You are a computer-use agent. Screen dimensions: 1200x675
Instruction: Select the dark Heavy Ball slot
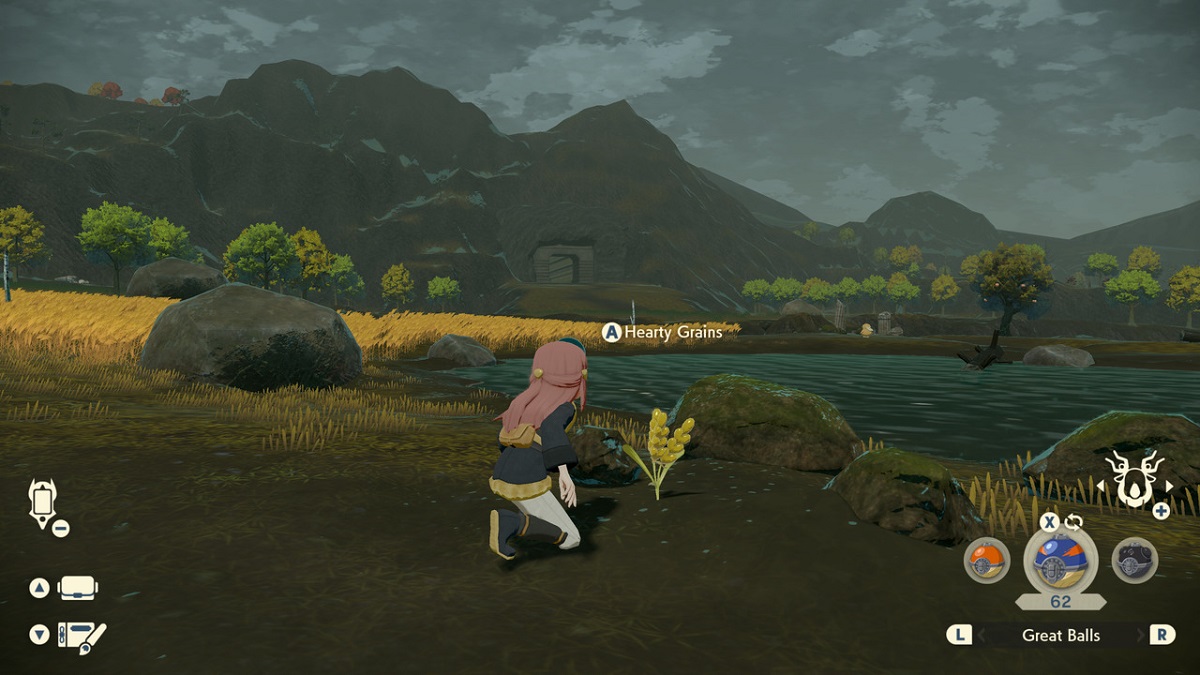coord(1135,560)
